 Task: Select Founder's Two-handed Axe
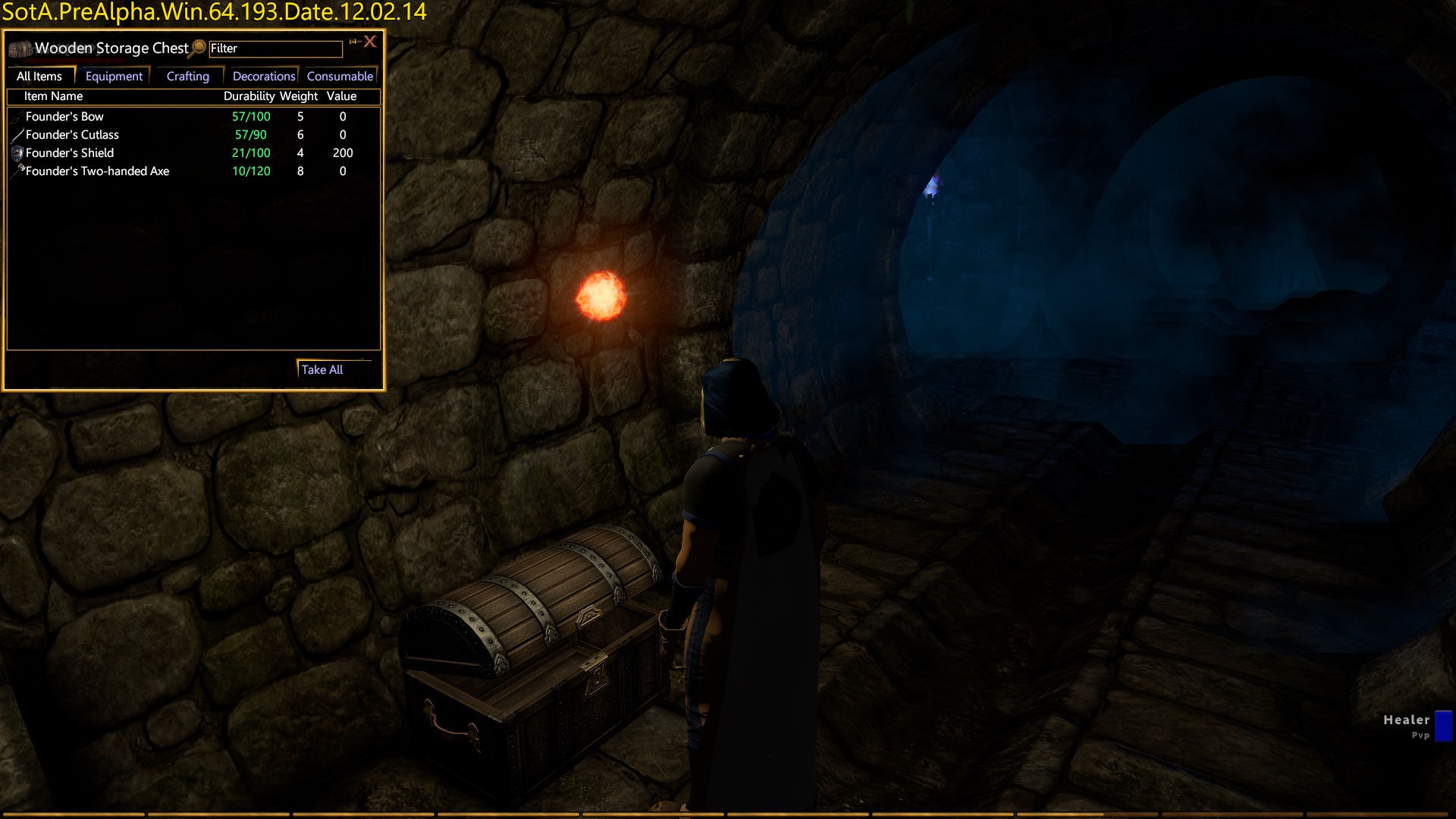(97, 171)
